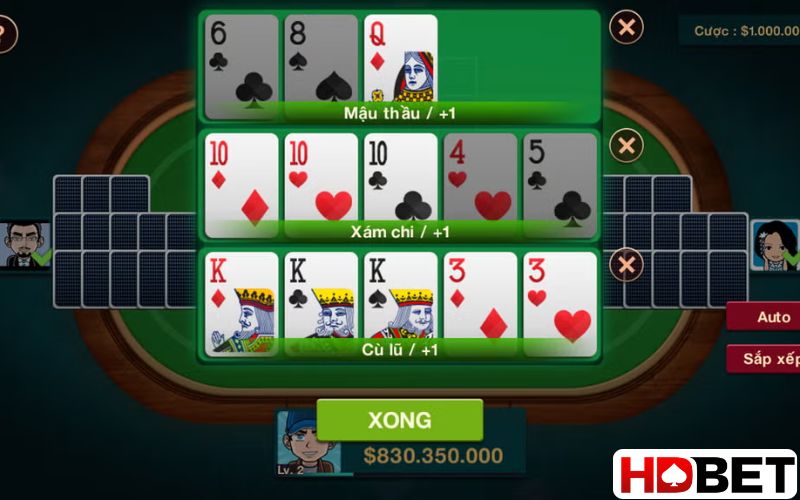The image size is (800, 500).
Task: Choose the 3 of diamonds card
Action: pyautogui.click(x=480, y=300)
